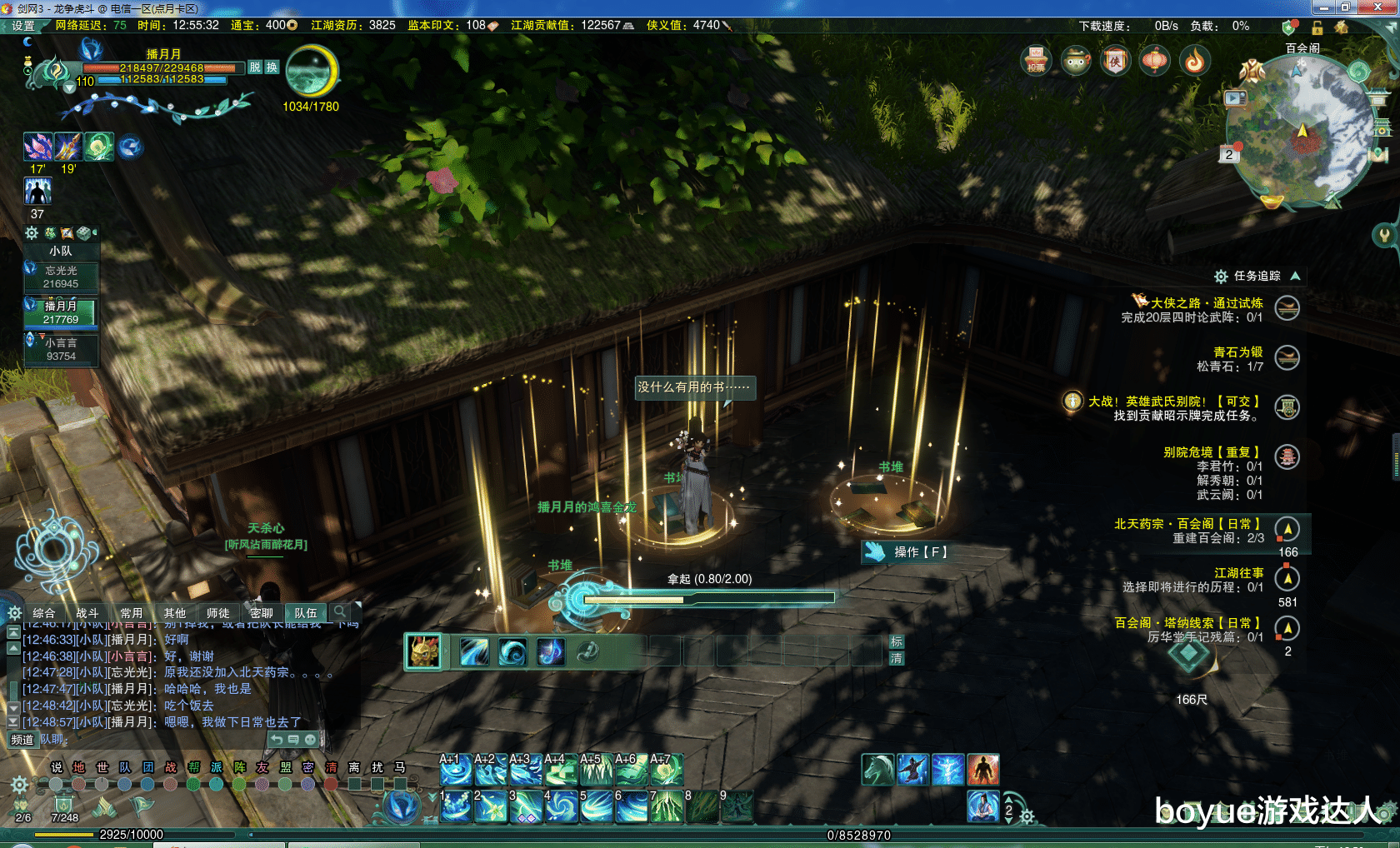
Task: Open the circular minimap
Action: 1302,133
